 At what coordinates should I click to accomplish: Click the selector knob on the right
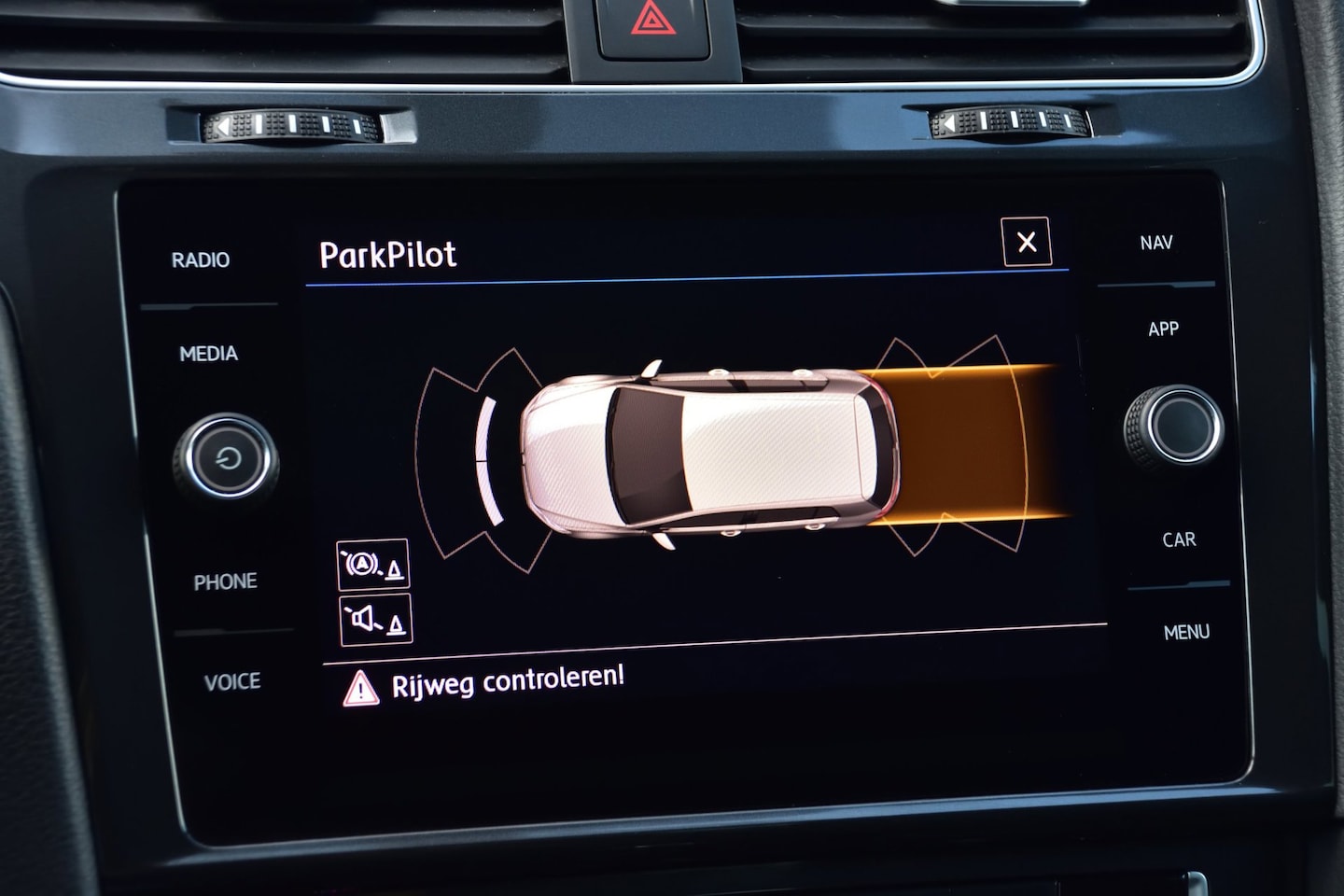coord(1174,427)
